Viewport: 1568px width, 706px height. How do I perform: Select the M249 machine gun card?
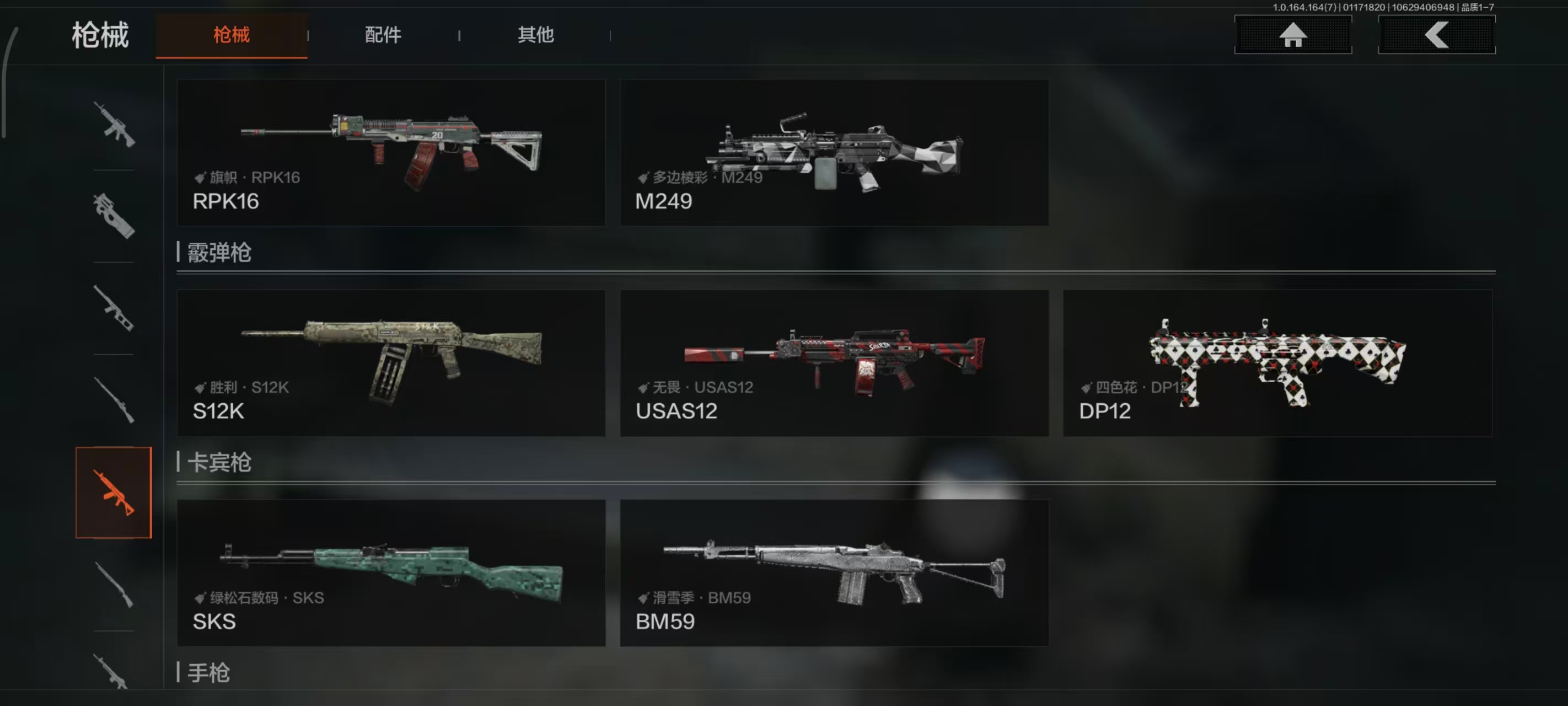(833, 152)
